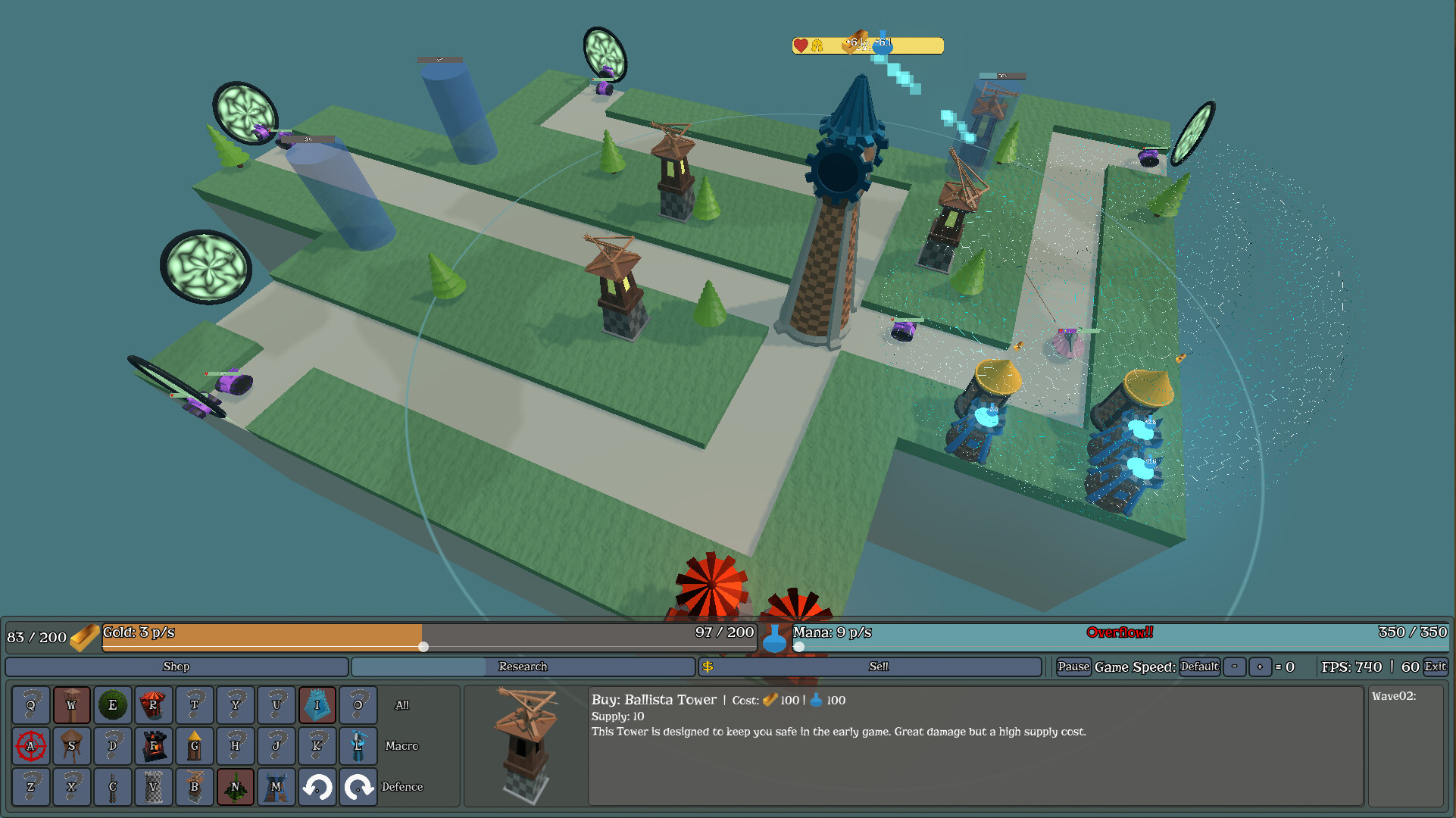Select the blue crystal tower in slot I
The width and height of the screenshot is (1456, 818).
(317, 704)
